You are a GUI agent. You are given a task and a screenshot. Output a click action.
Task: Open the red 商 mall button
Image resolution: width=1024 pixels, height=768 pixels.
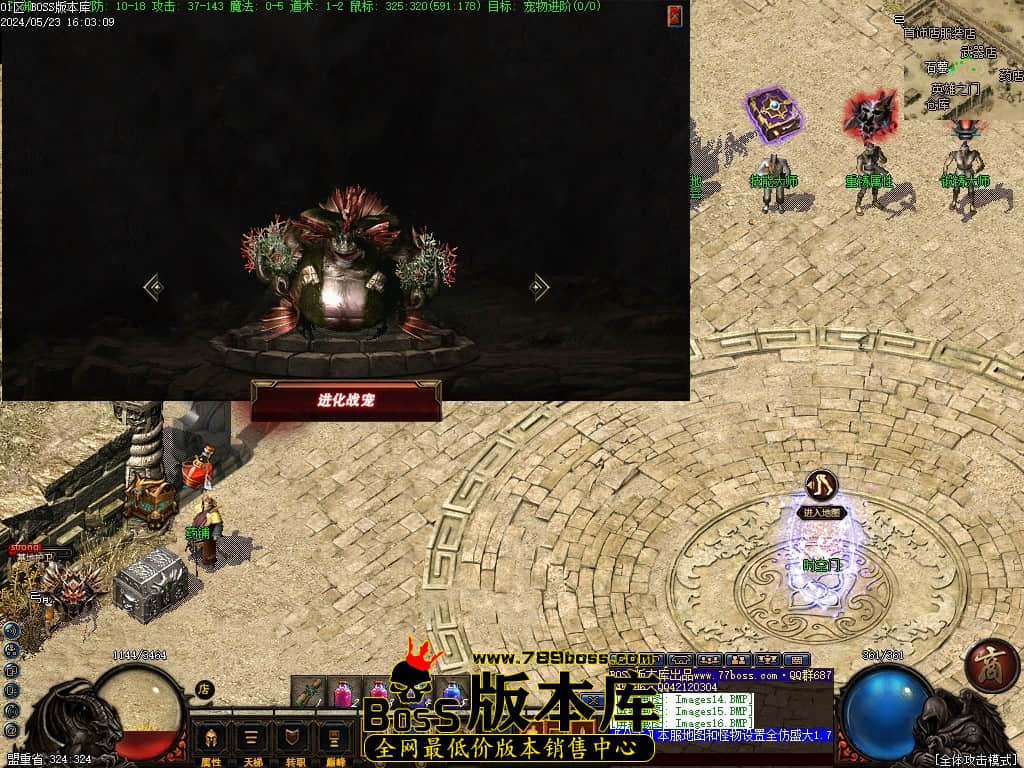991,669
